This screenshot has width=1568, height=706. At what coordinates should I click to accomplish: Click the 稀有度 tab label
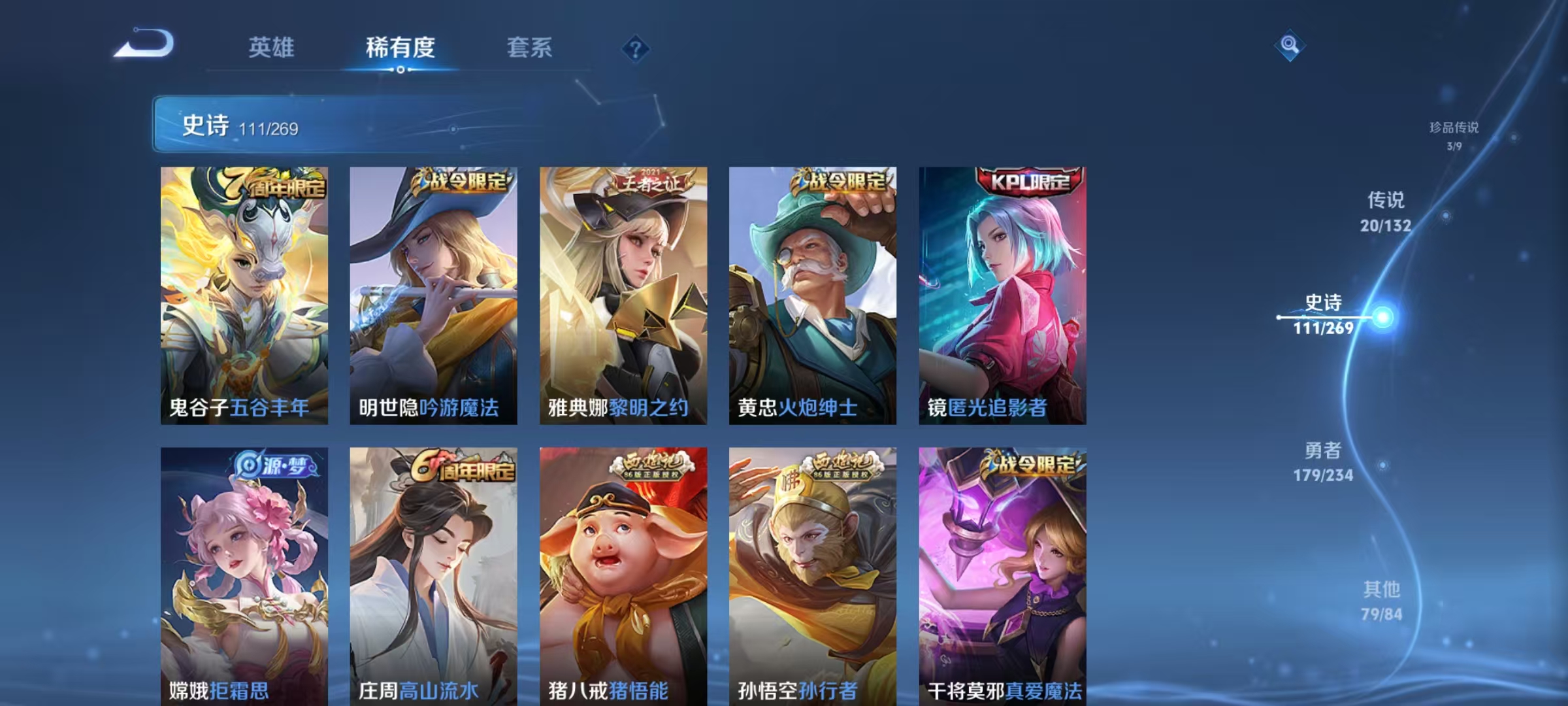pyautogui.click(x=400, y=47)
